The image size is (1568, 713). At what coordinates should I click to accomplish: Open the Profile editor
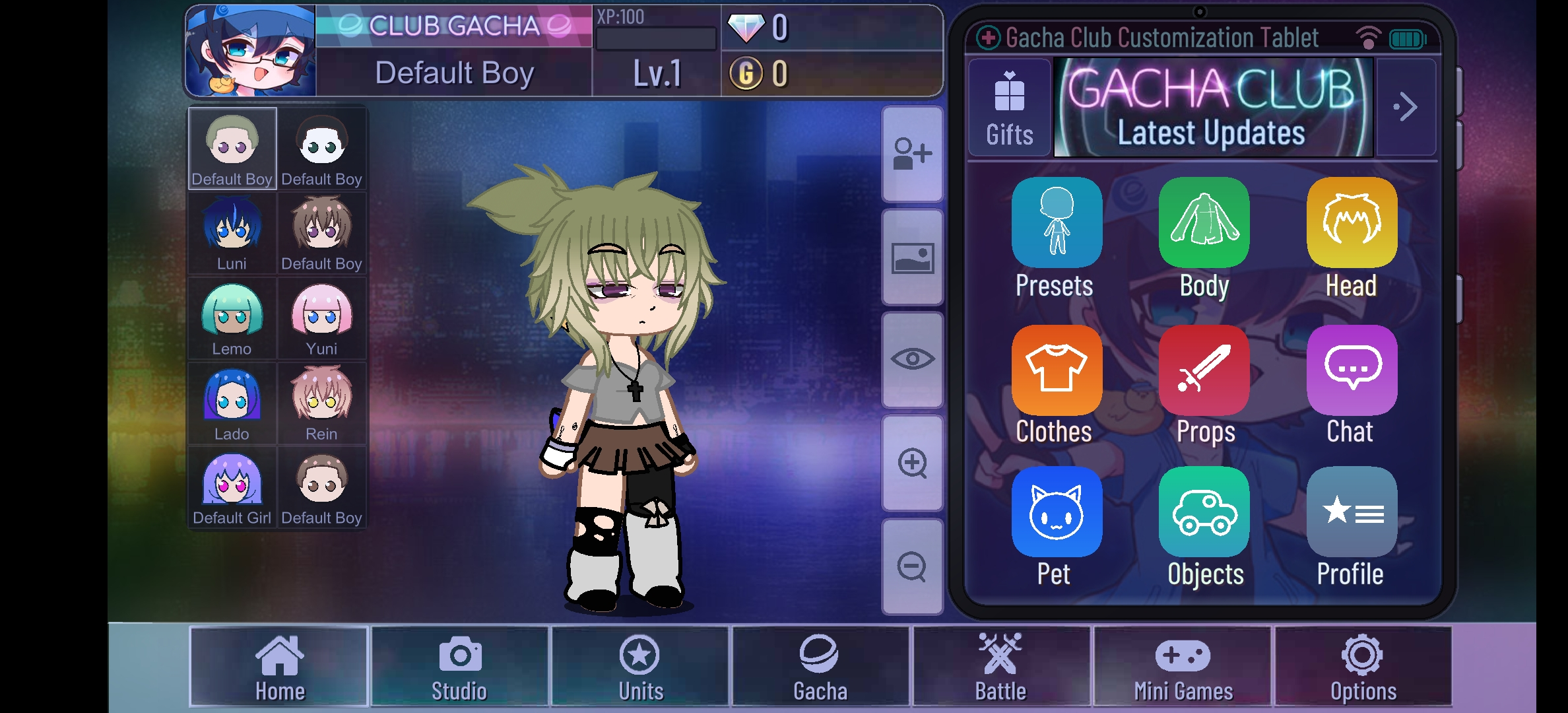pyautogui.click(x=1350, y=512)
